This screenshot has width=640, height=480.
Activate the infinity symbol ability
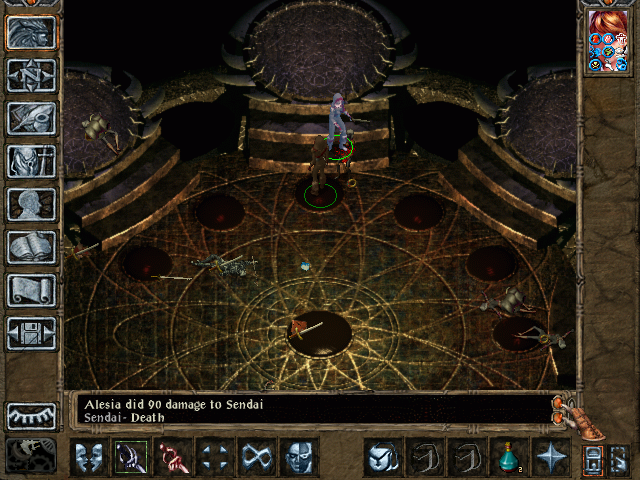click(257, 458)
